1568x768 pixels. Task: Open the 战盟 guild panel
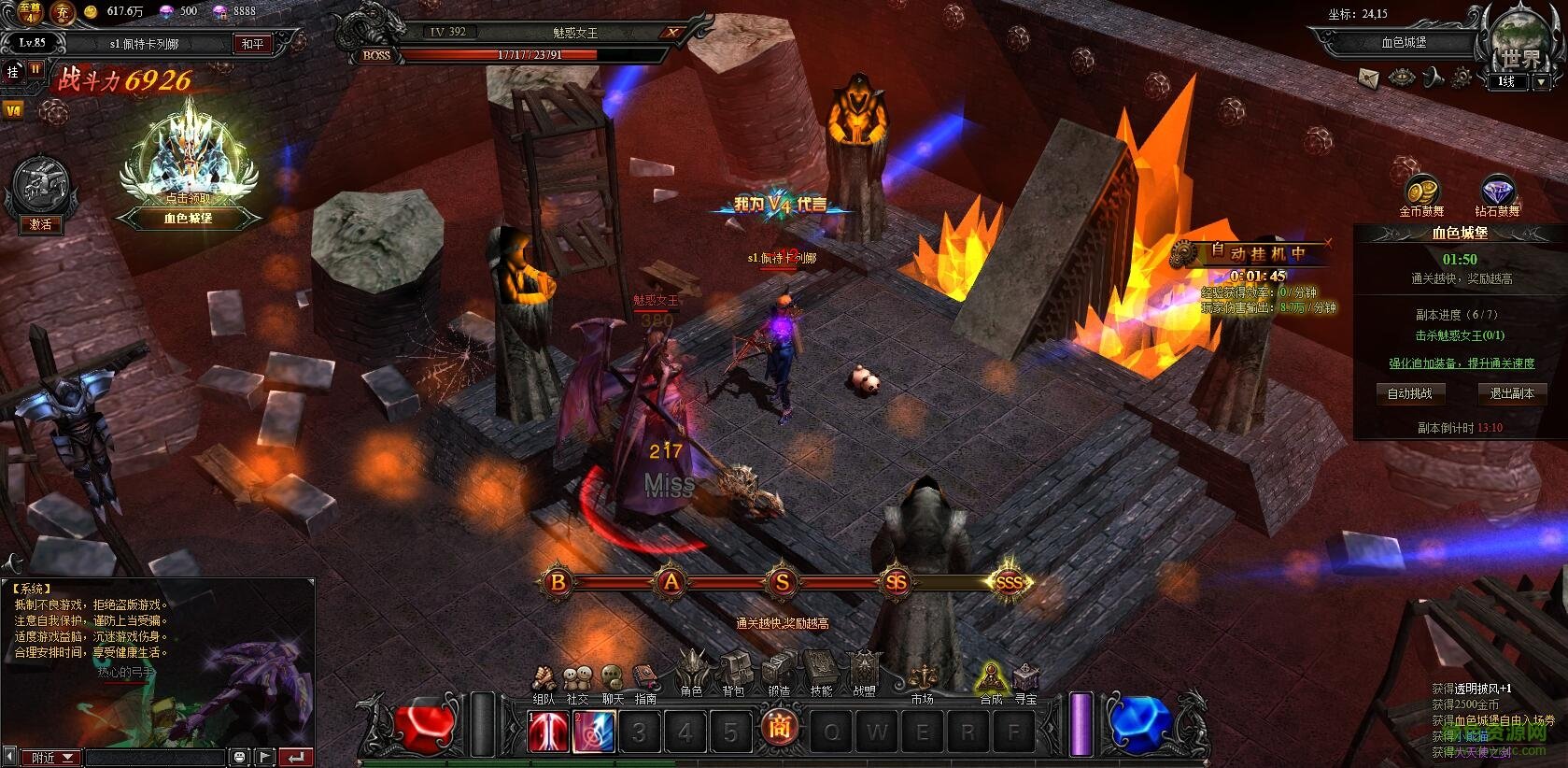point(865,675)
